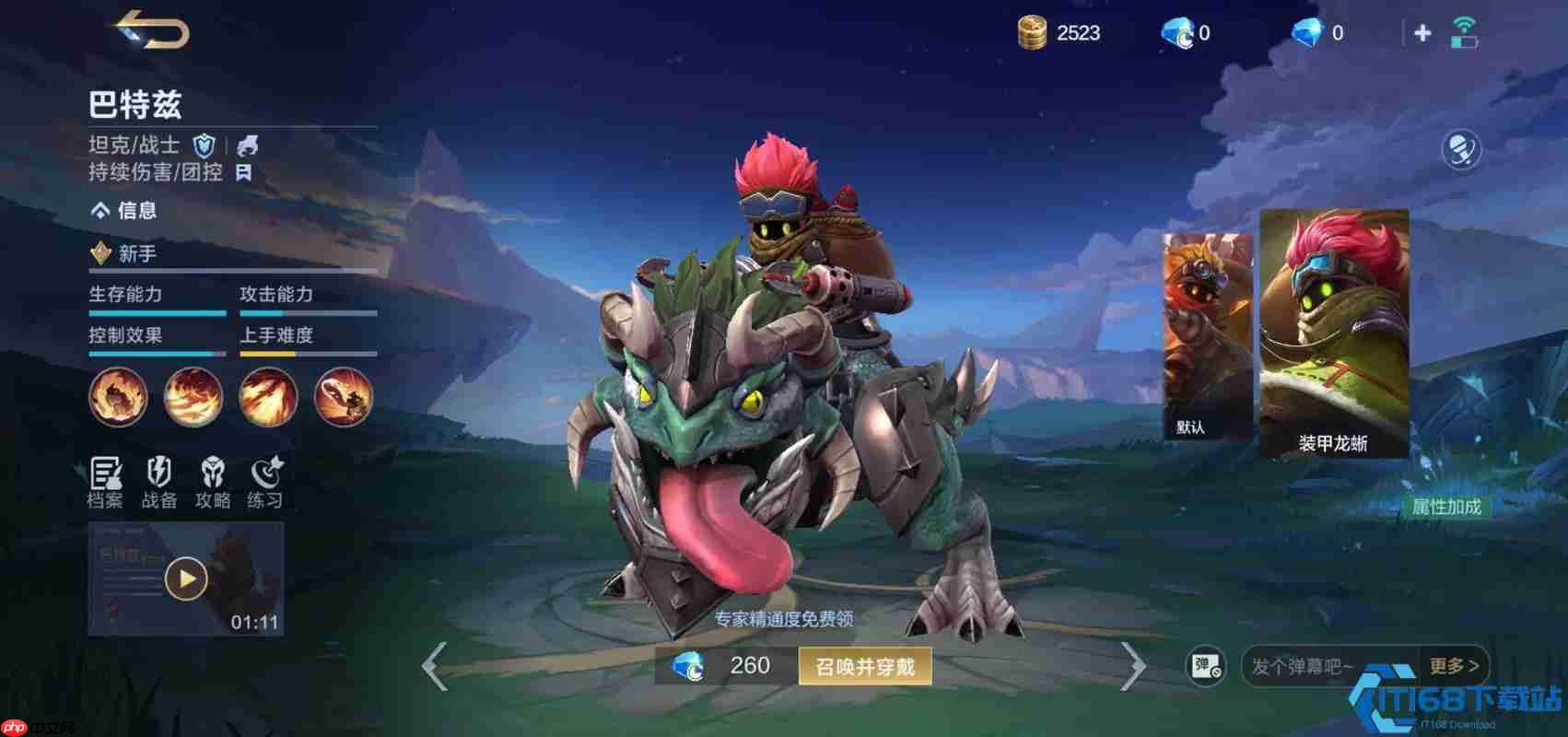Browse next skin with right arrow
Image resolution: width=1568 pixels, height=737 pixels.
(1135, 666)
